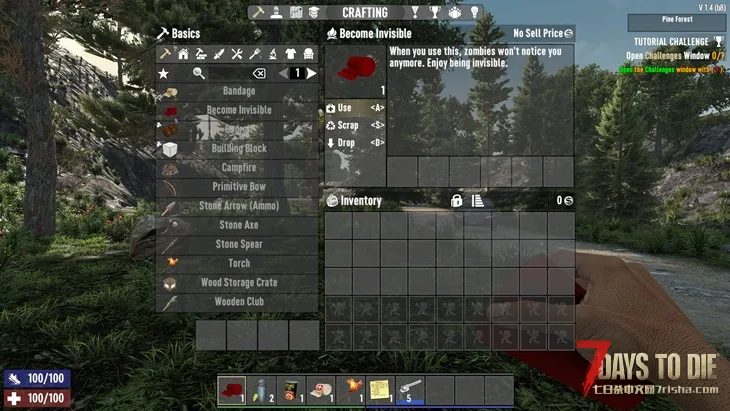Increase the craft quantity with right arrow
The image size is (730, 411).
click(311, 73)
